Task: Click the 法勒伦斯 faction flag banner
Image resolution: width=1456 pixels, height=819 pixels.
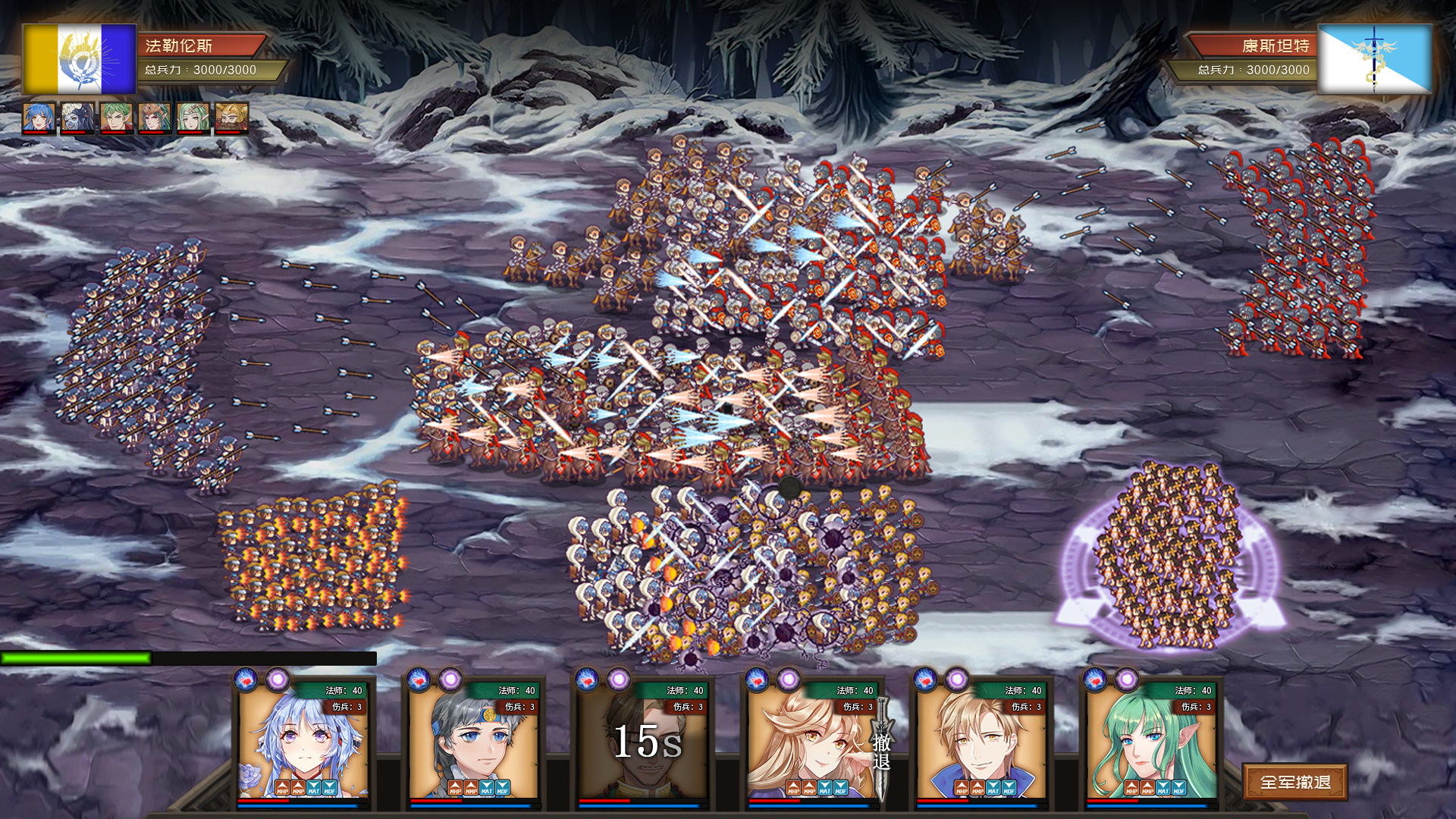Action: [x=78, y=57]
